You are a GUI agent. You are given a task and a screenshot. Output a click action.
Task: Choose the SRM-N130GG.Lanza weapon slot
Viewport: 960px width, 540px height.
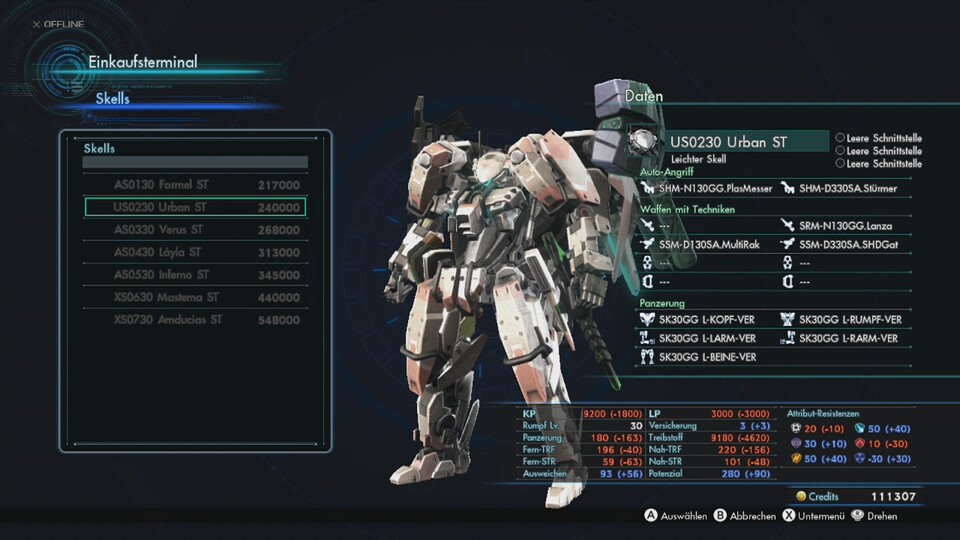pos(845,226)
